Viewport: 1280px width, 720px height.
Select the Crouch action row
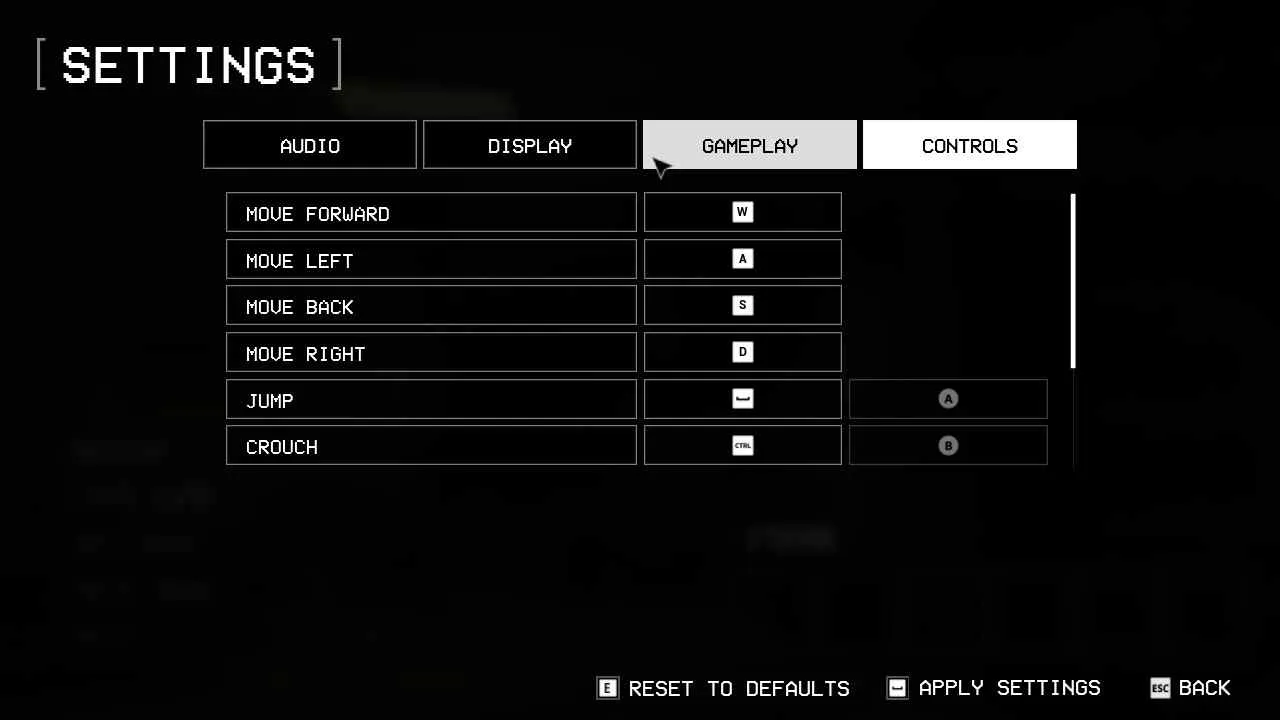pyautogui.click(x=431, y=445)
